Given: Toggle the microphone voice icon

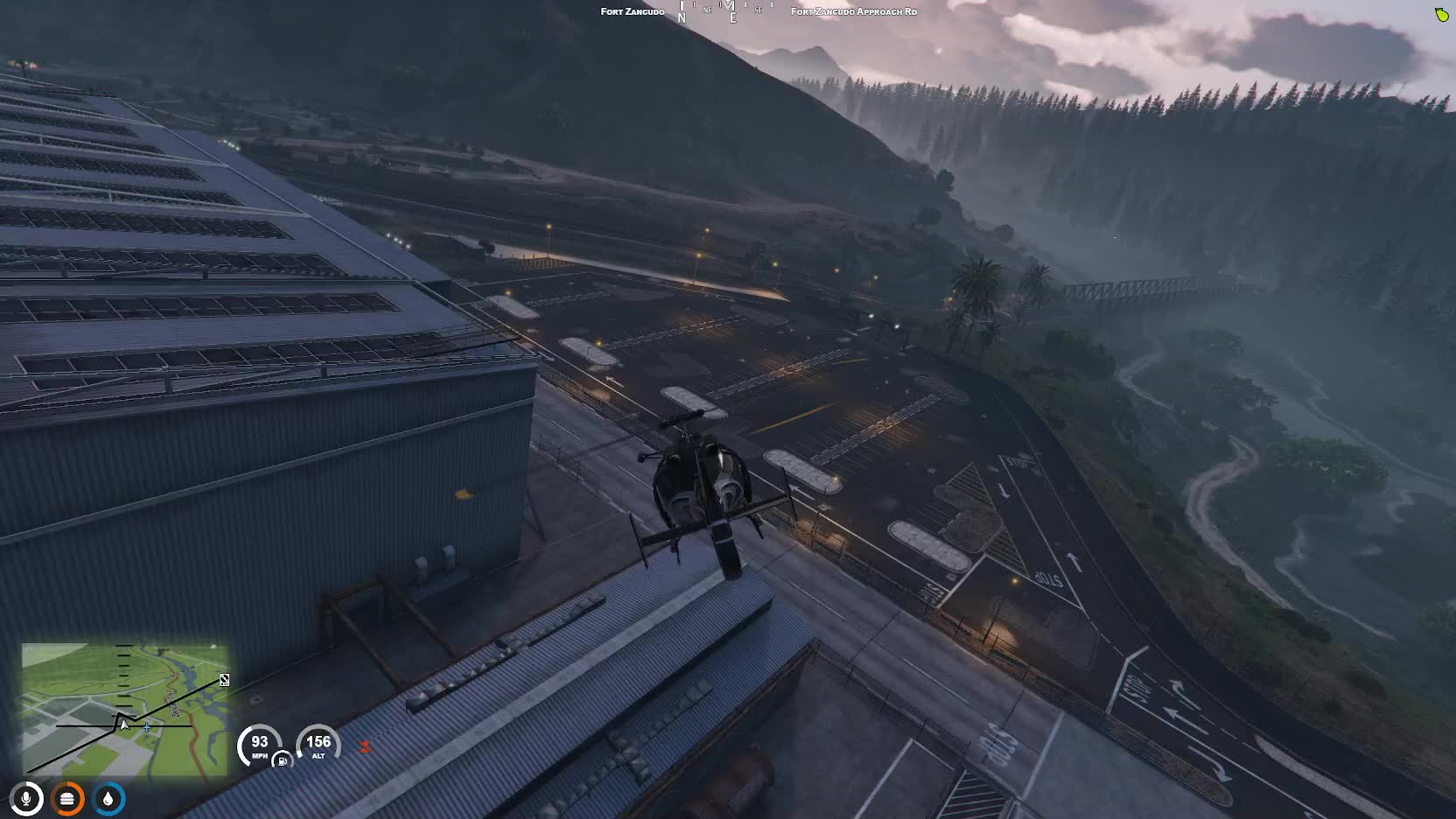Looking at the screenshot, I should coord(26,799).
